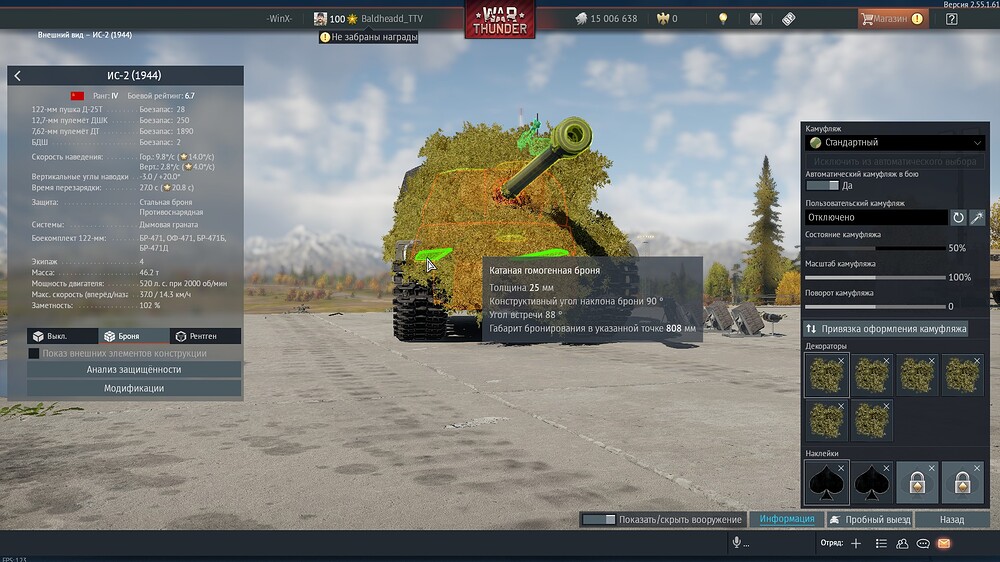Screen dimensions: 1000x562
Task: Open the mail envelope icon
Action: pos(943,543)
